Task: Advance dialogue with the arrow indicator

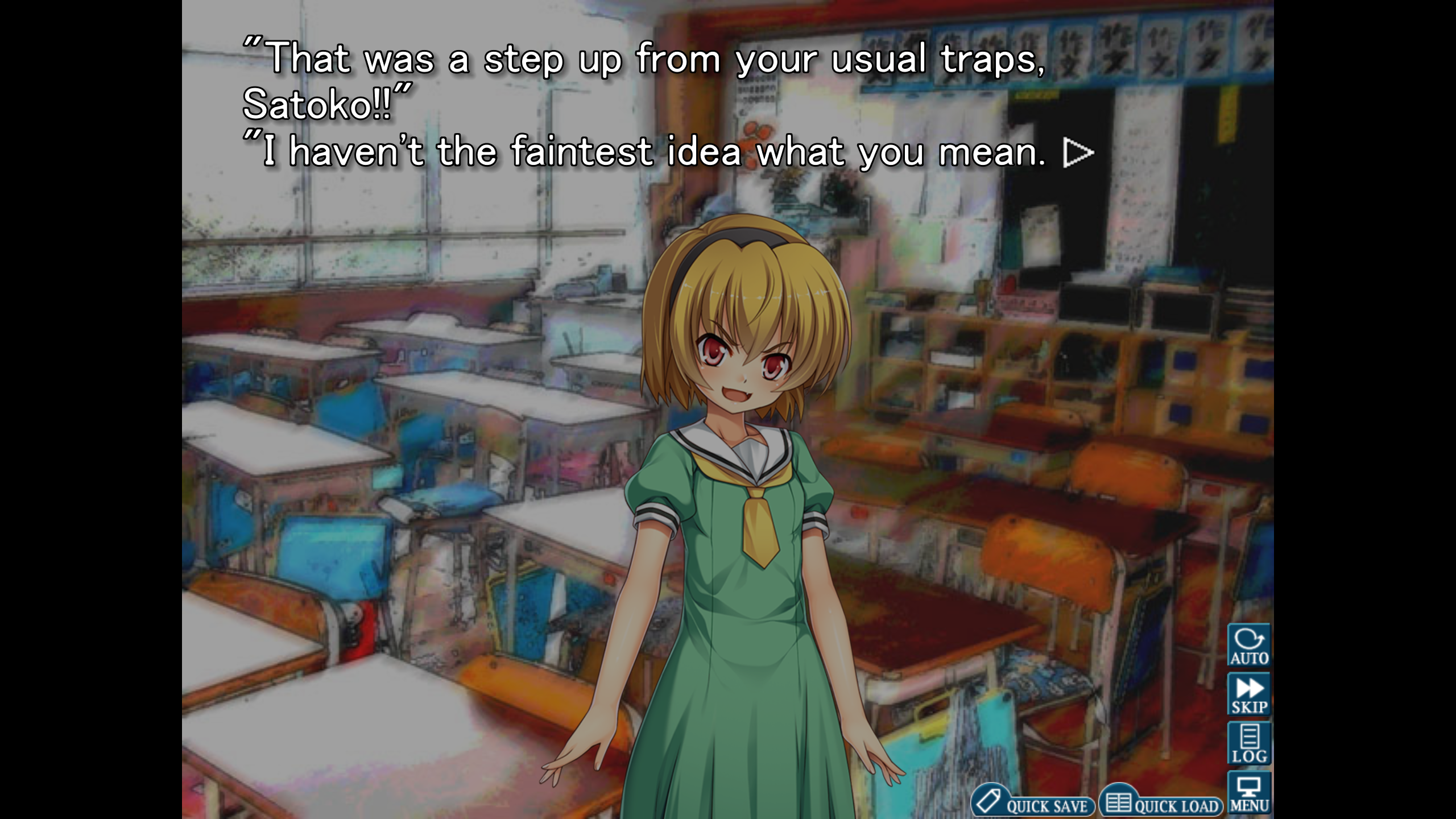Action: coord(1078,152)
